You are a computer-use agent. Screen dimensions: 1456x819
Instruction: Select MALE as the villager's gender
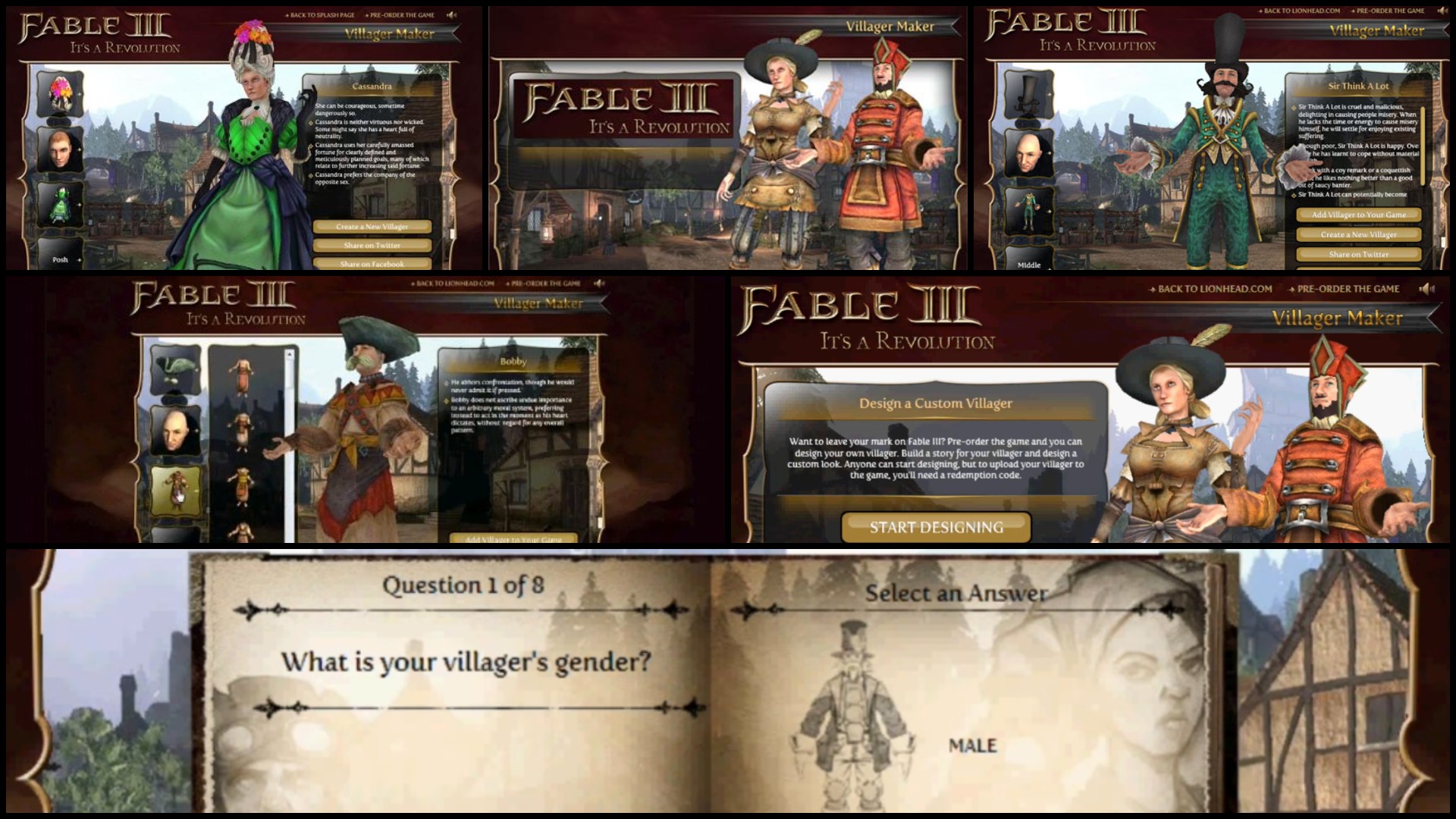(971, 745)
